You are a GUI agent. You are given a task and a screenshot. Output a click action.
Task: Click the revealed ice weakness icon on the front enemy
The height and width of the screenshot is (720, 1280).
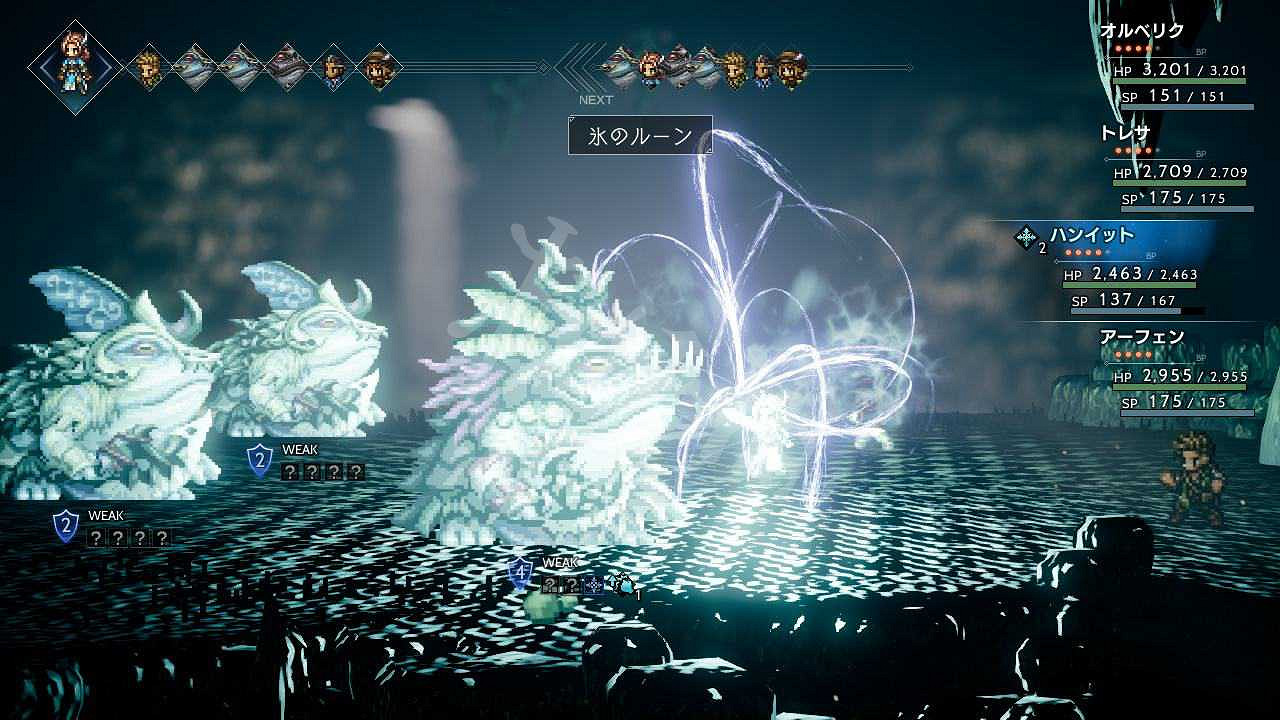[x=593, y=583]
